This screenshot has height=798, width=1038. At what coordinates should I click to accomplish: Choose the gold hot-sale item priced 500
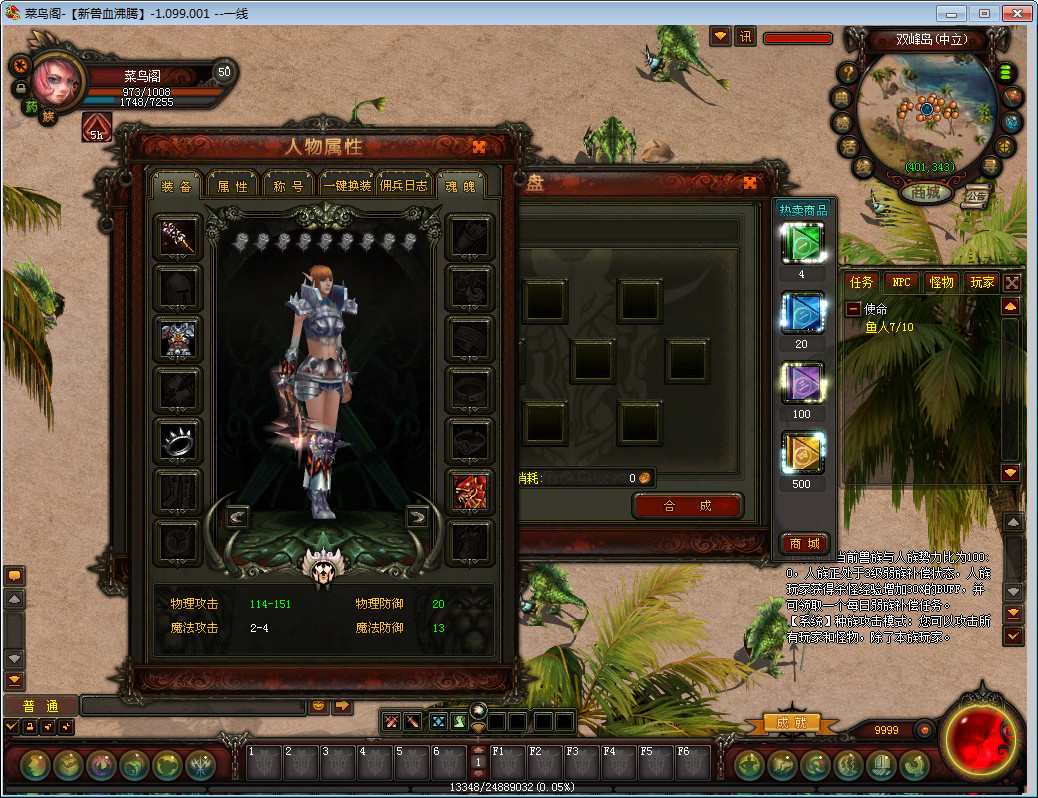(802, 454)
